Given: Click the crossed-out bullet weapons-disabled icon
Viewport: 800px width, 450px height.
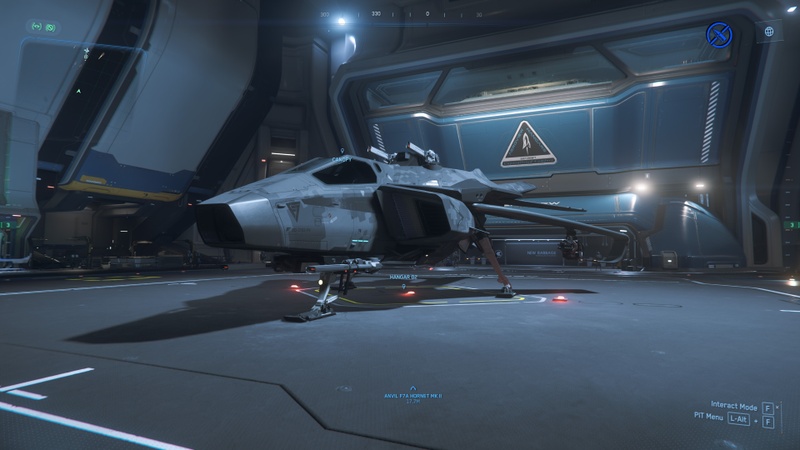Looking at the screenshot, I should coord(719,34).
